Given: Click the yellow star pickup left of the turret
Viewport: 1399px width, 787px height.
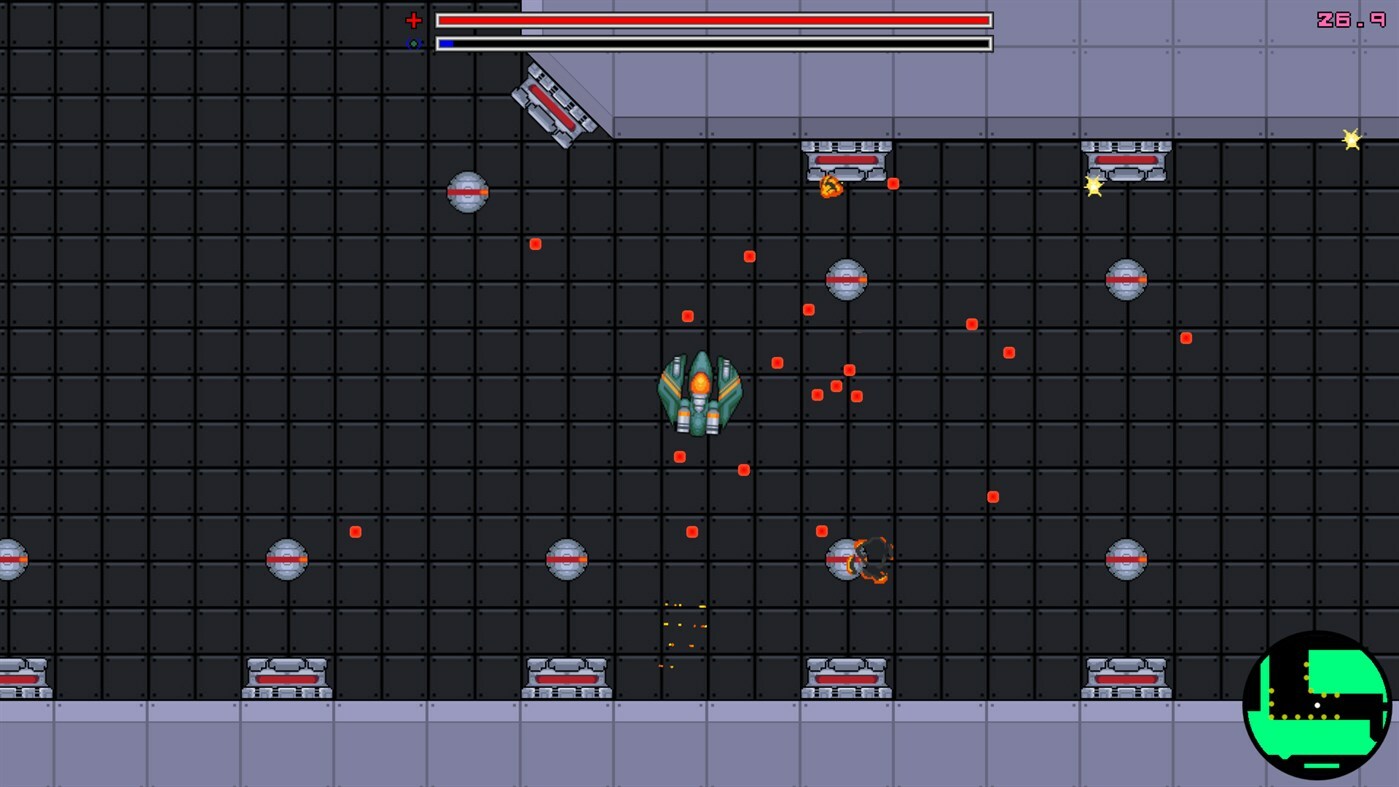Looking at the screenshot, I should tap(1092, 185).
